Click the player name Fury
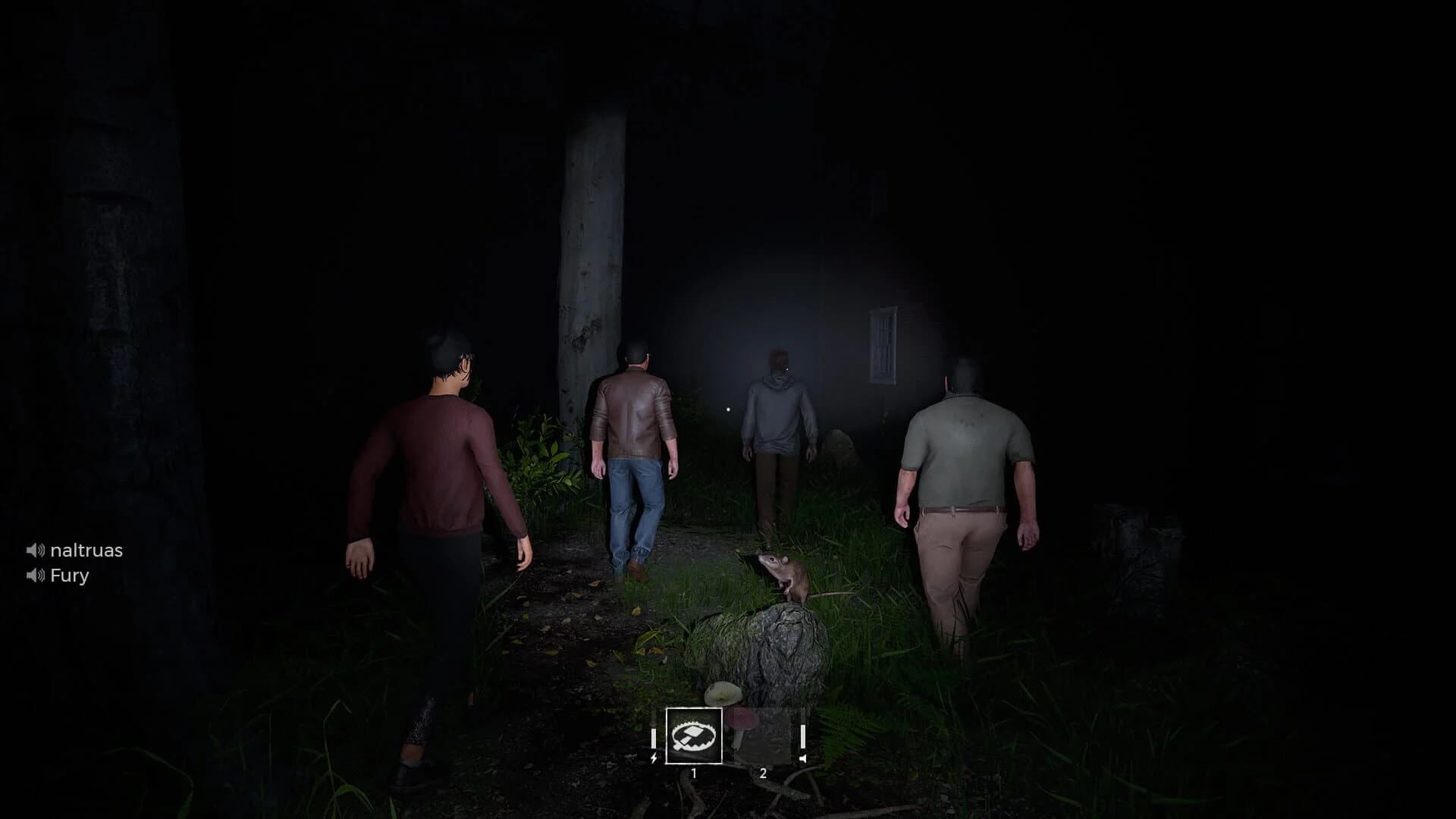 point(69,576)
